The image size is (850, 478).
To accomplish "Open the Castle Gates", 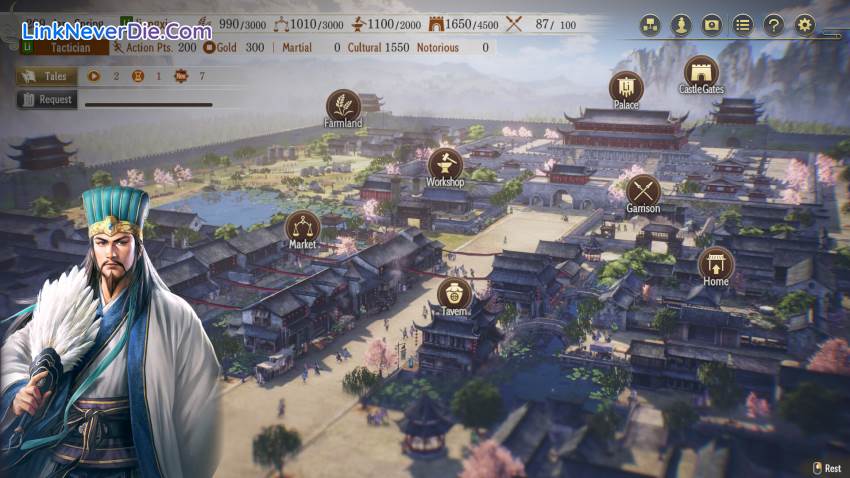I will [x=701, y=73].
